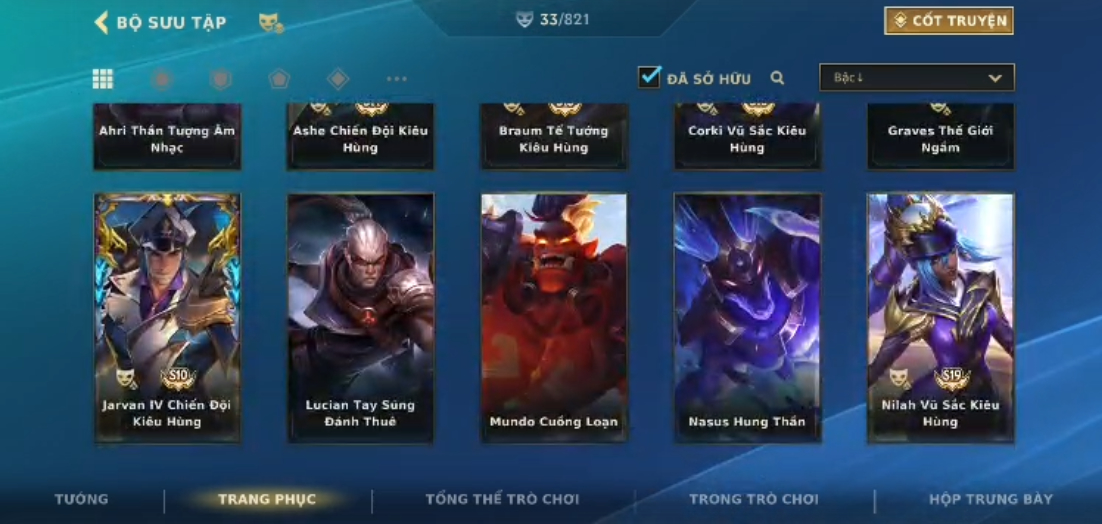Open the Mundo Cuồng Loạn skin card
Image resolution: width=1102 pixels, height=524 pixels.
click(x=554, y=317)
